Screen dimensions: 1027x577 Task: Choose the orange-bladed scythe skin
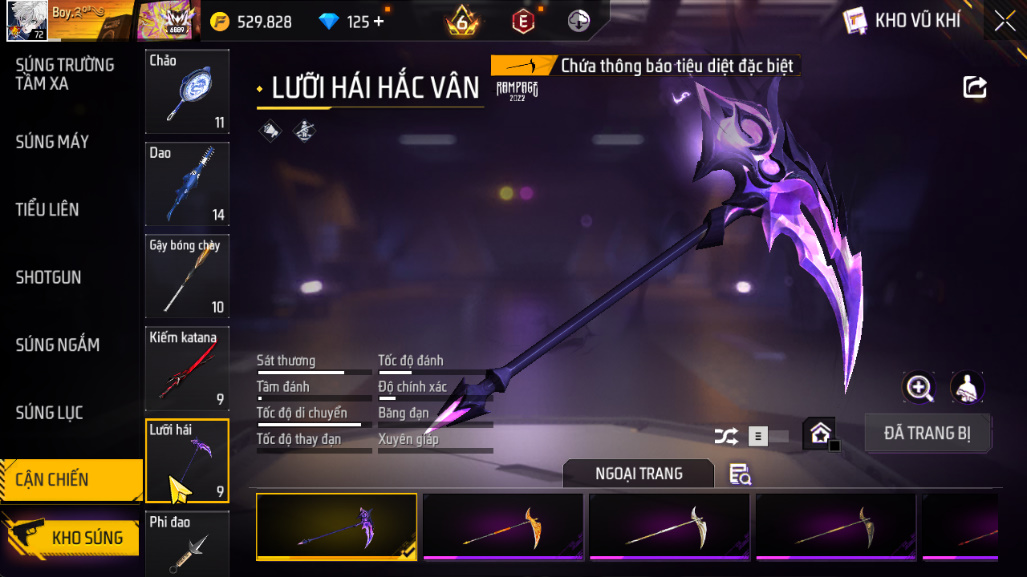click(503, 525)
